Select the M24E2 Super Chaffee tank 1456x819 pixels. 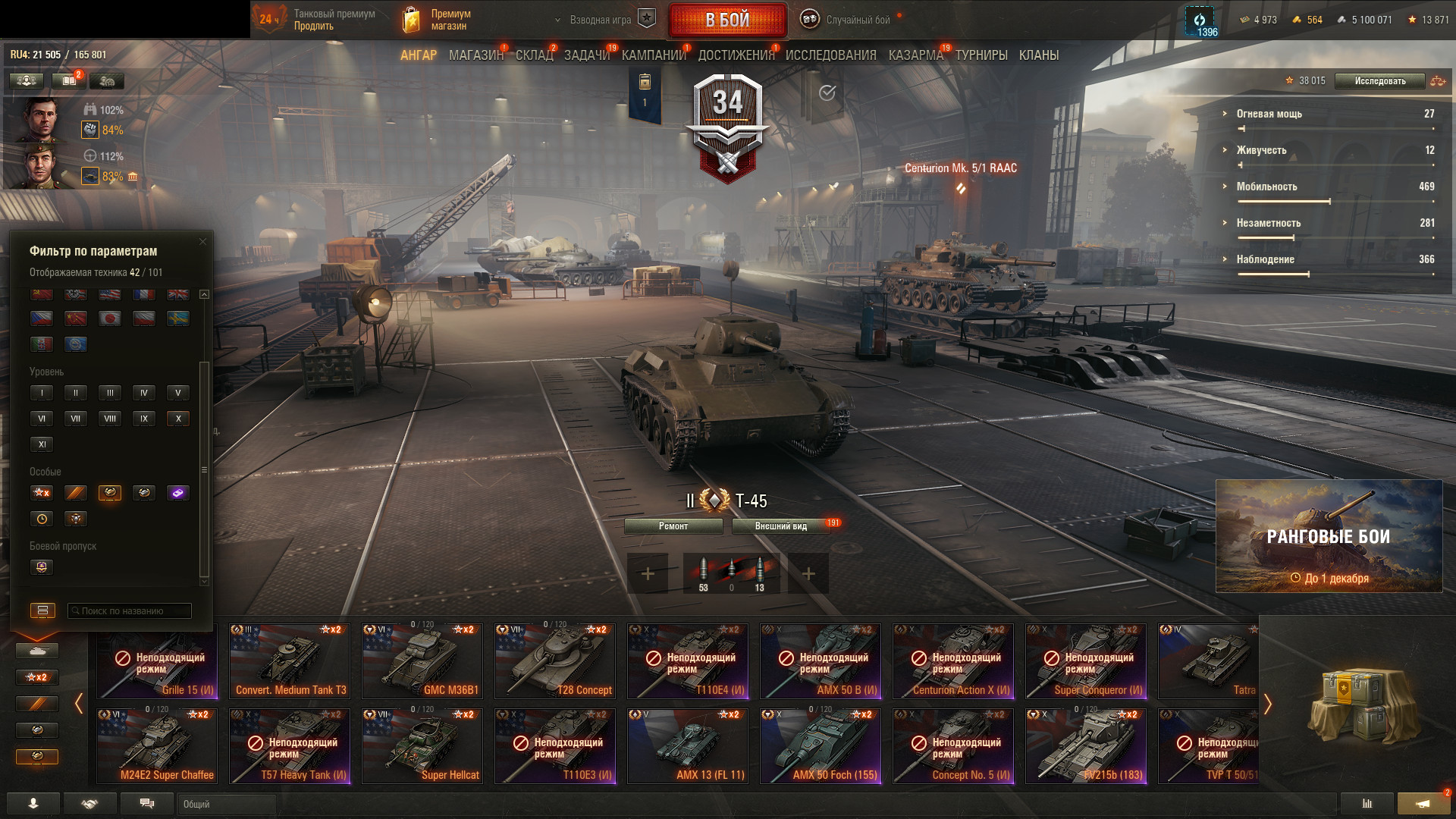(x=157, y=746)
